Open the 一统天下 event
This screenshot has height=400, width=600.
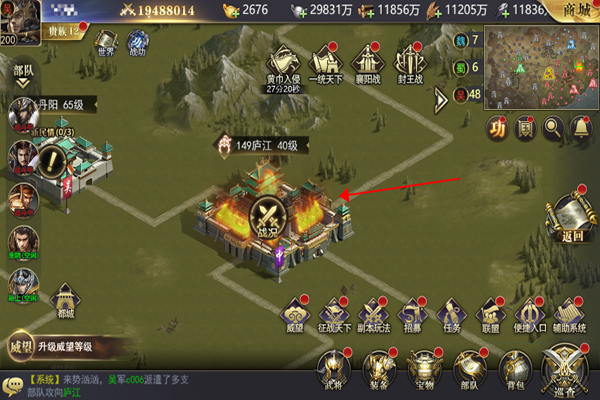click(326, 62)
